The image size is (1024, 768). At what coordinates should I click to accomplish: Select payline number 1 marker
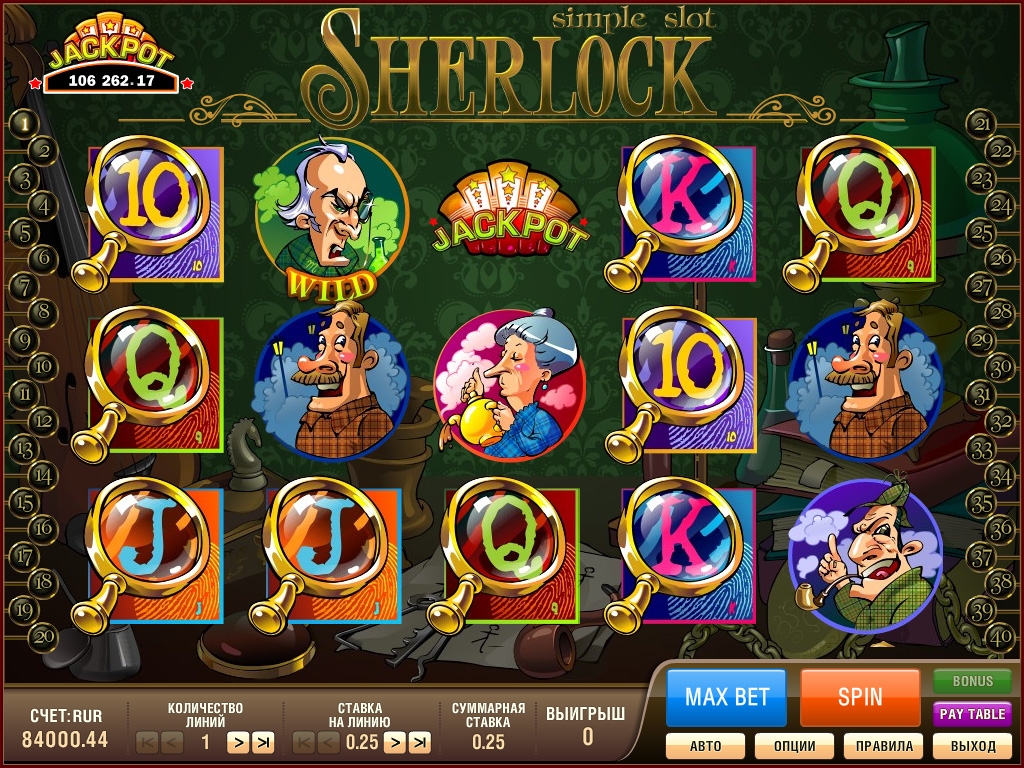(23, 124)
